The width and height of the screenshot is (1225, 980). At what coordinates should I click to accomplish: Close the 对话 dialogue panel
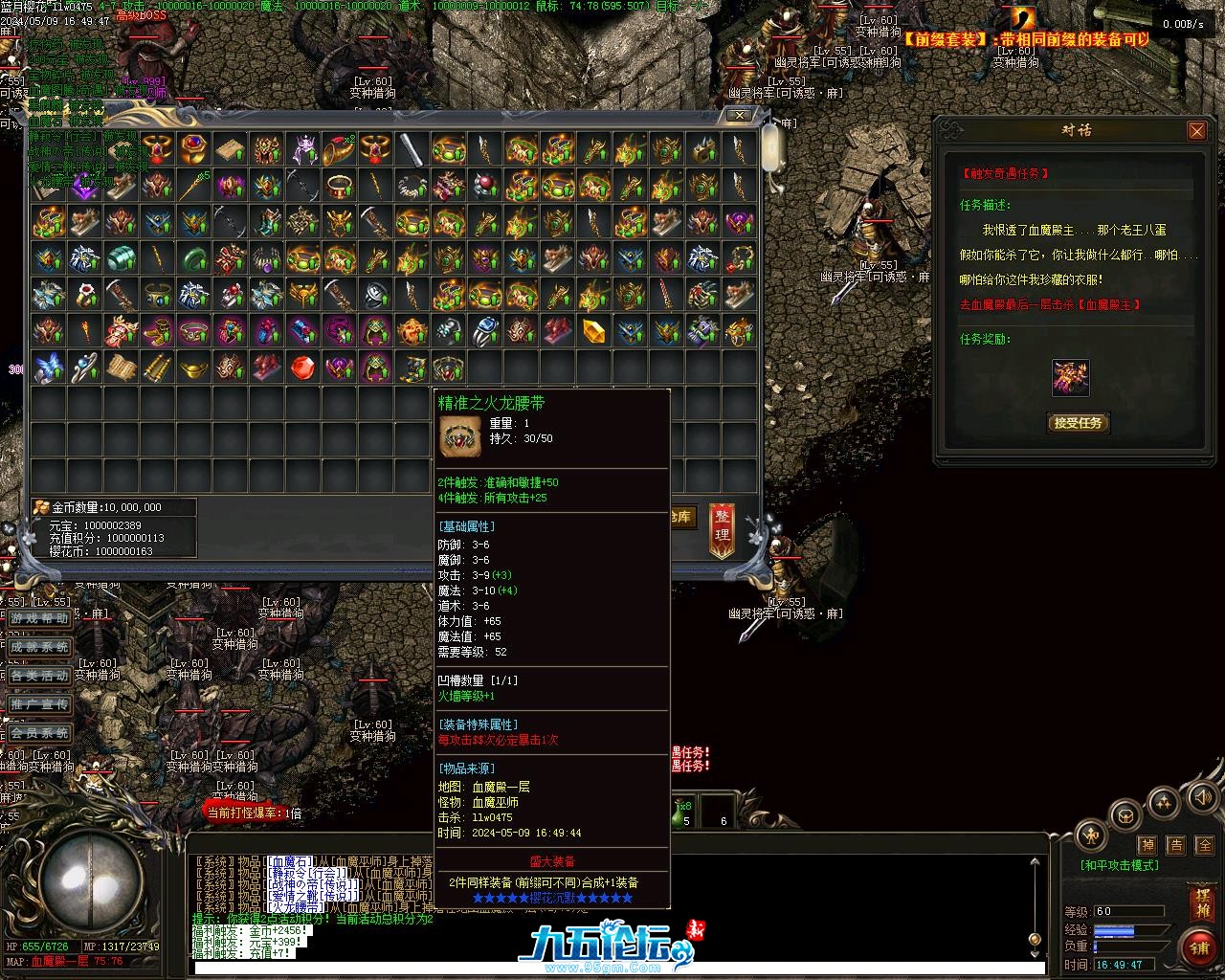tap(1196, 131)
